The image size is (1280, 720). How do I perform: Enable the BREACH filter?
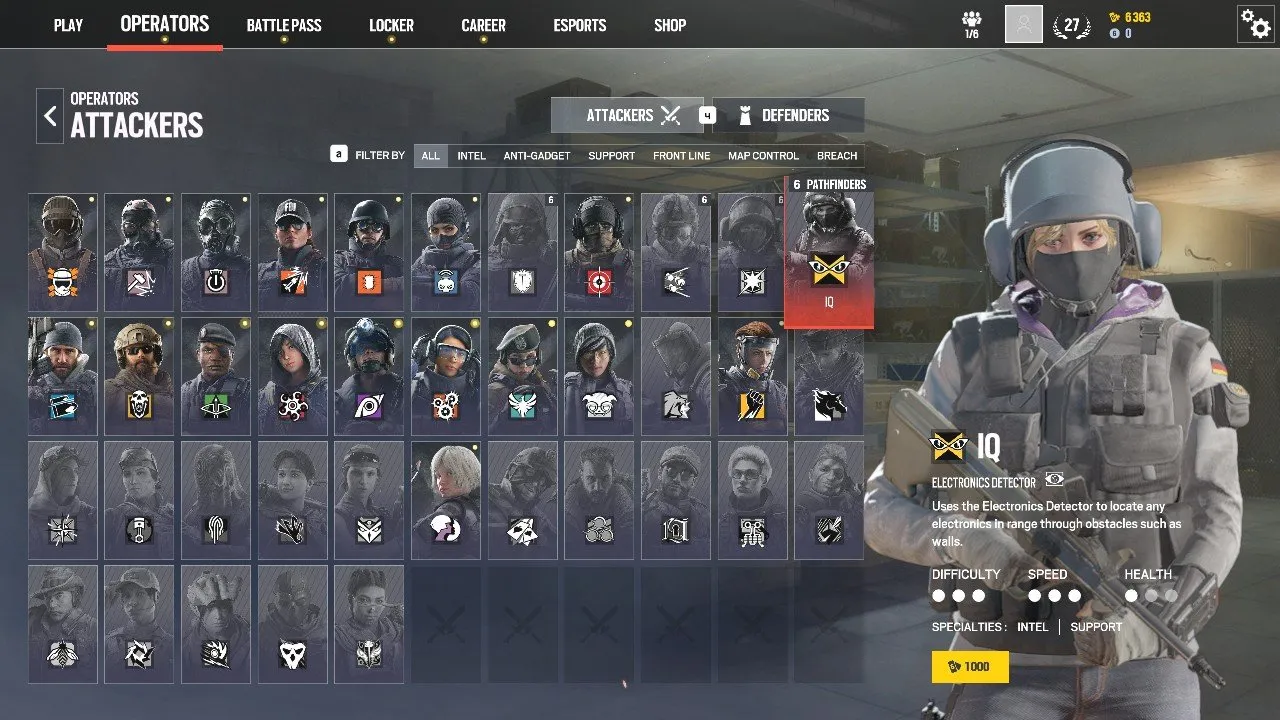pyautogui.click(x=836, y=156)
